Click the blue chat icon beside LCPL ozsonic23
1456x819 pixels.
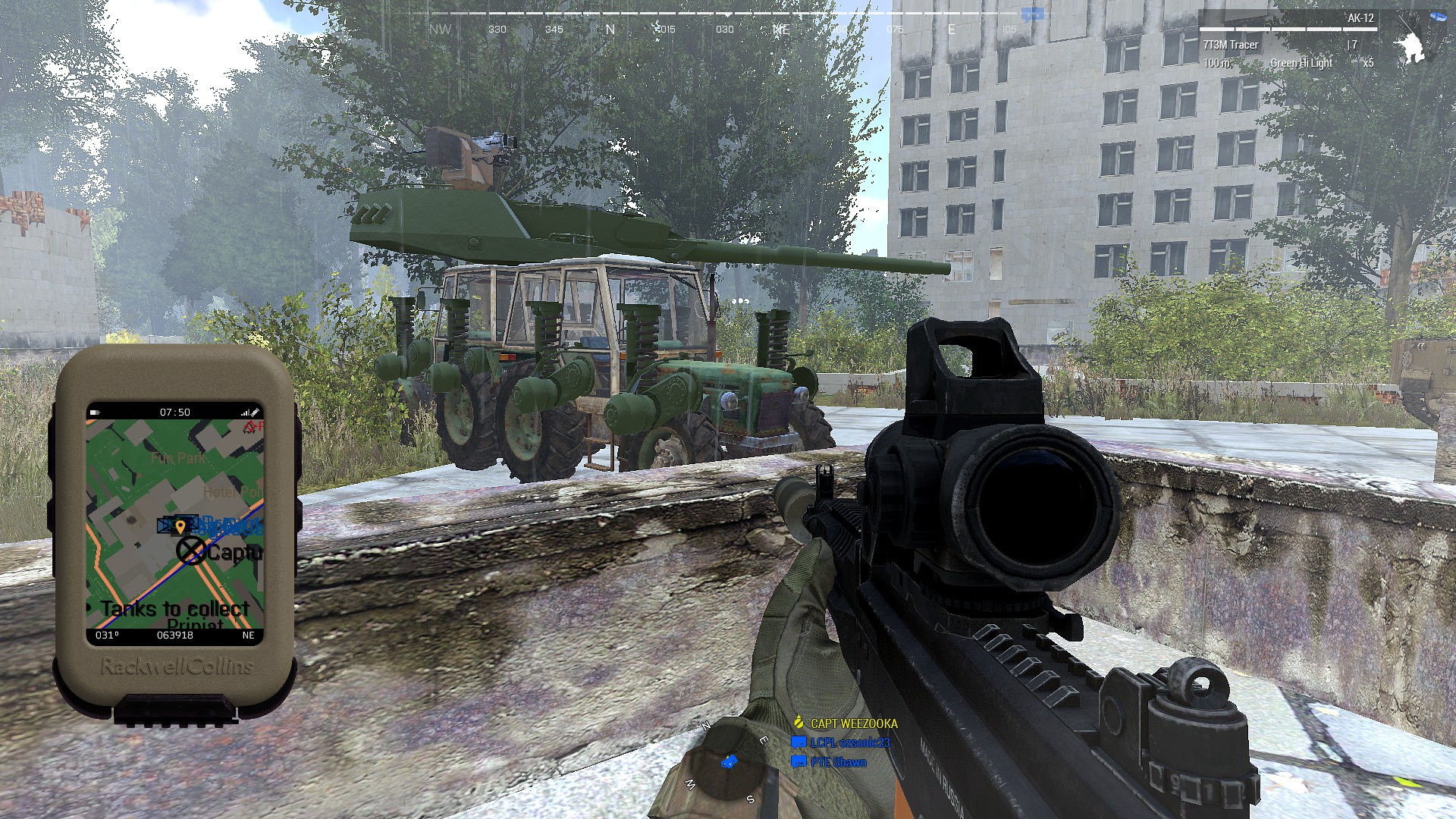coord(799,743)
